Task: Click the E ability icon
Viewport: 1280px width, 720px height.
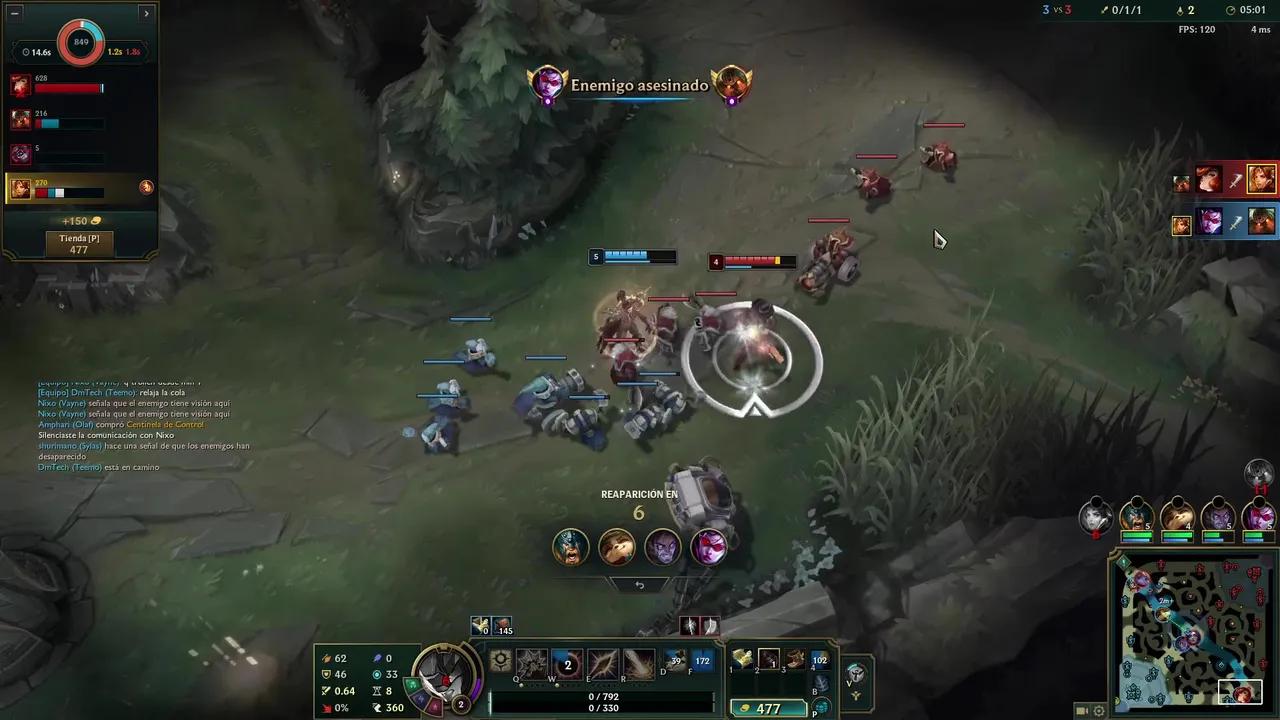Action: (602, 664)
